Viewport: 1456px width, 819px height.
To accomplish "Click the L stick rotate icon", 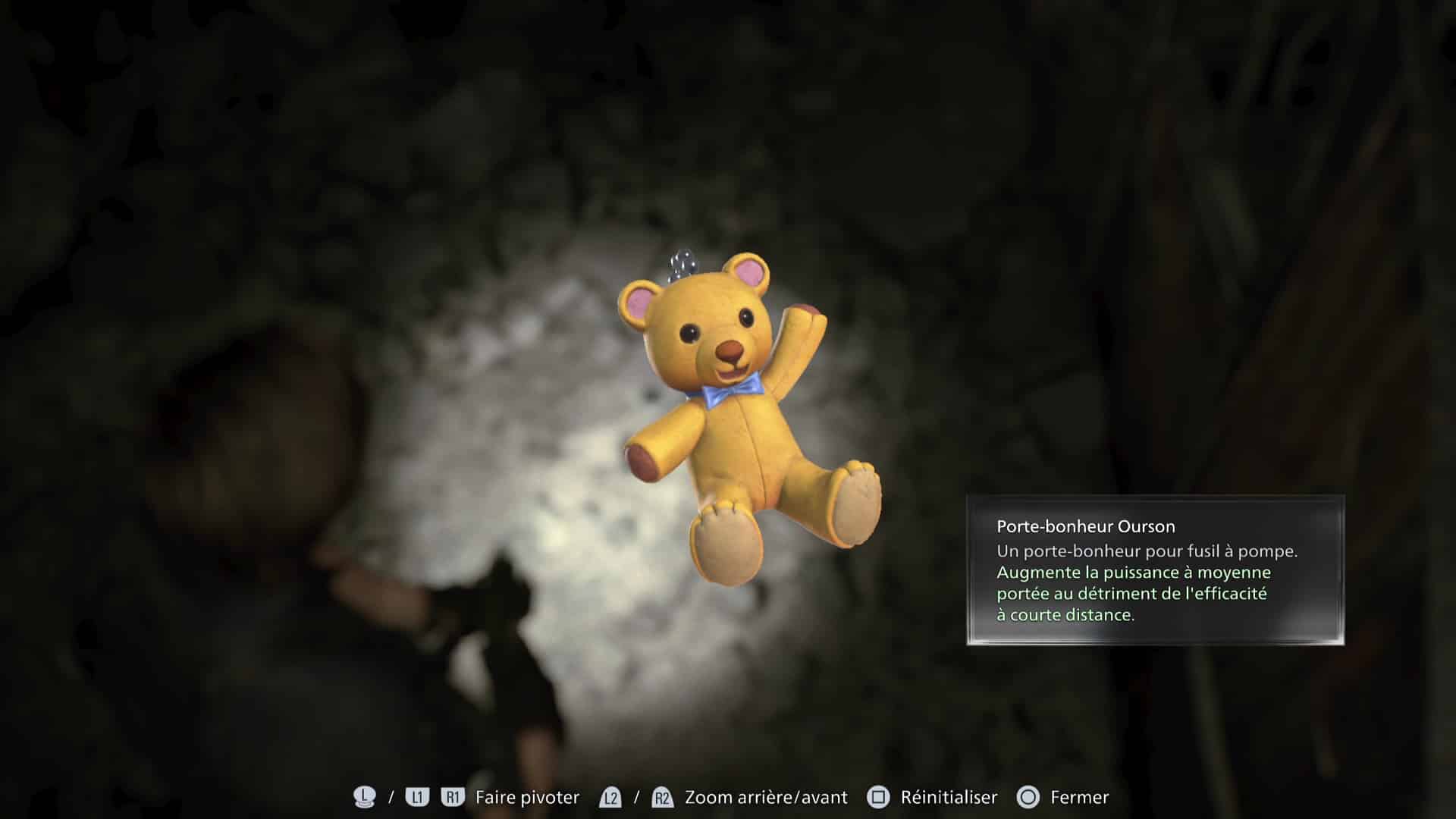I will point(364,797).
